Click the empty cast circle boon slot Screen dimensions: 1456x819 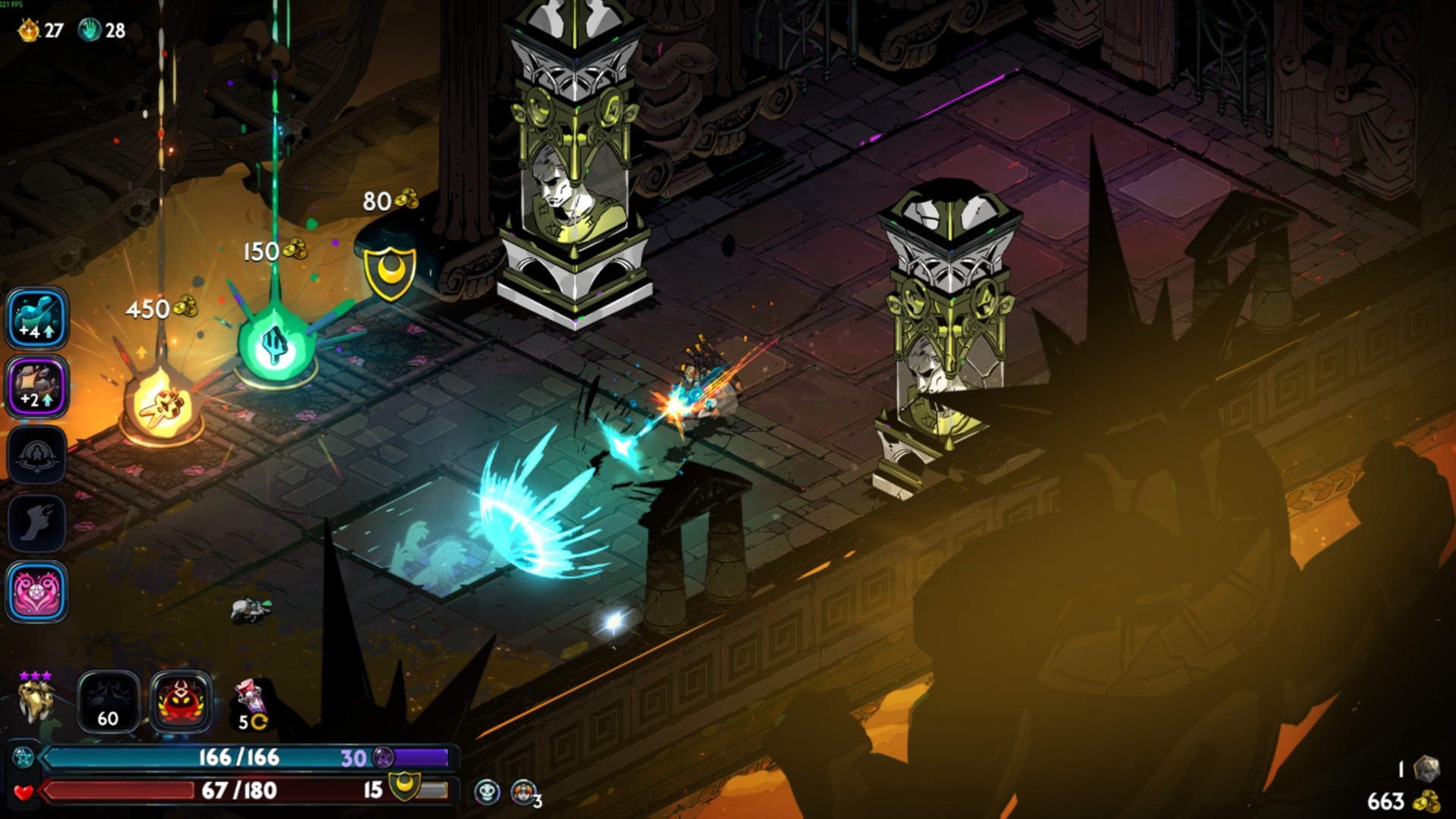37,455
